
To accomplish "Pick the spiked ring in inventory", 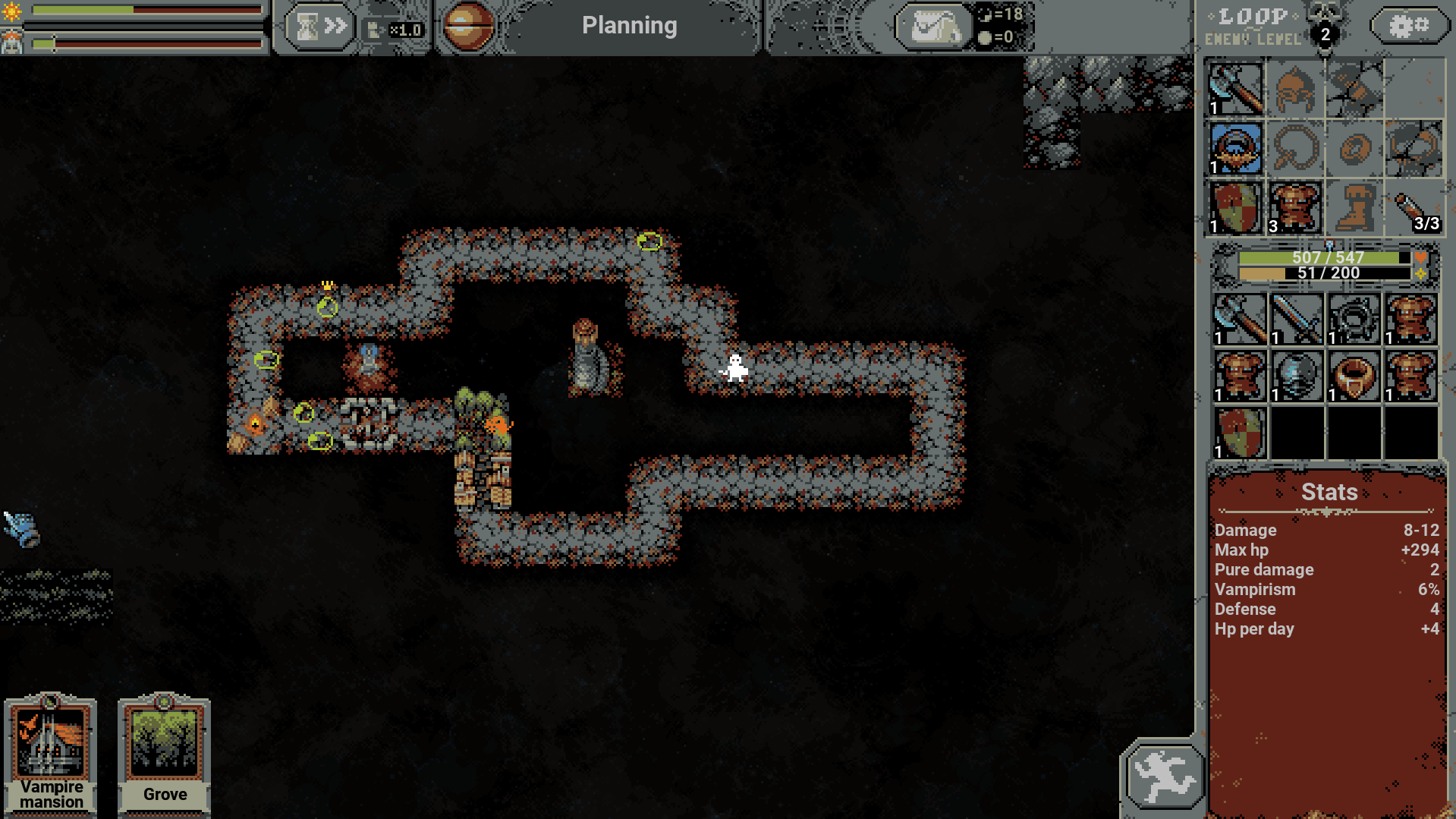I will 1354,320.
